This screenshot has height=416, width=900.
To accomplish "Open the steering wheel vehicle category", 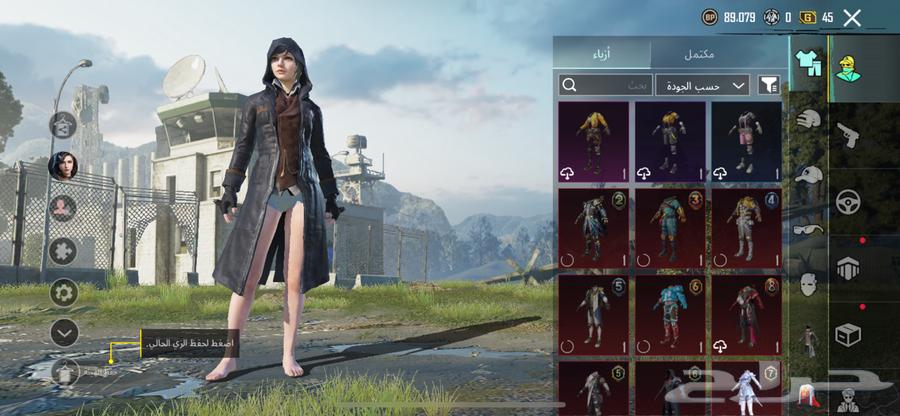I will (848, 201).
